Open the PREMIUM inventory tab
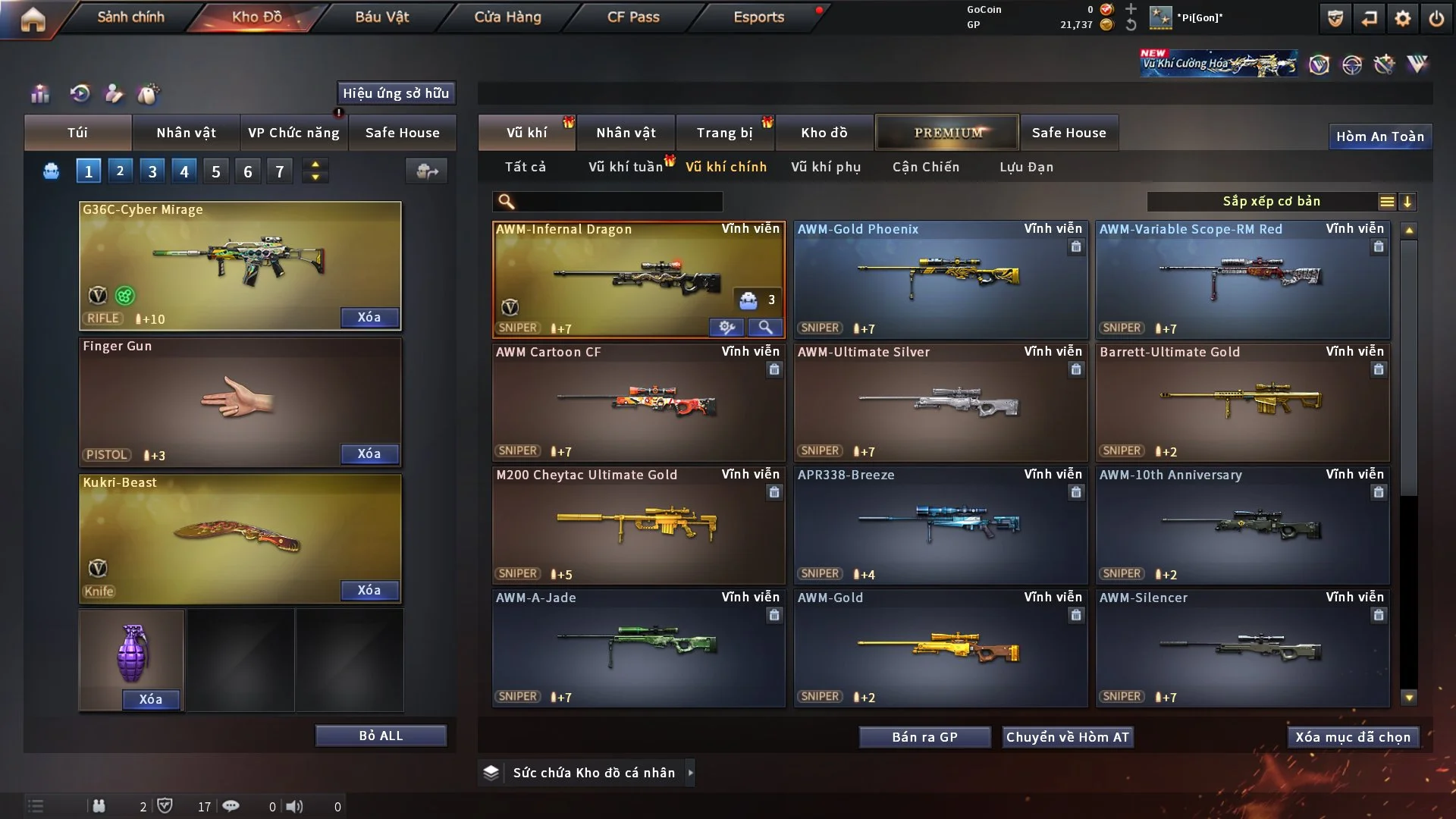1456x819 pixels. pyautogui.click(x=948, y=133)
